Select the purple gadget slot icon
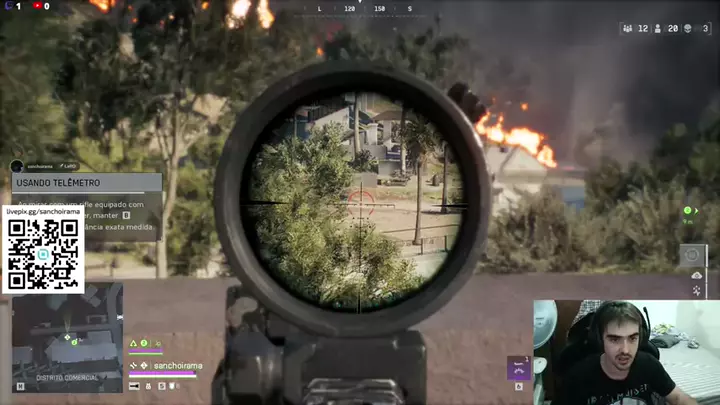Image resolution: width=720 pixels, height=405 pixels. coord(518,369)
